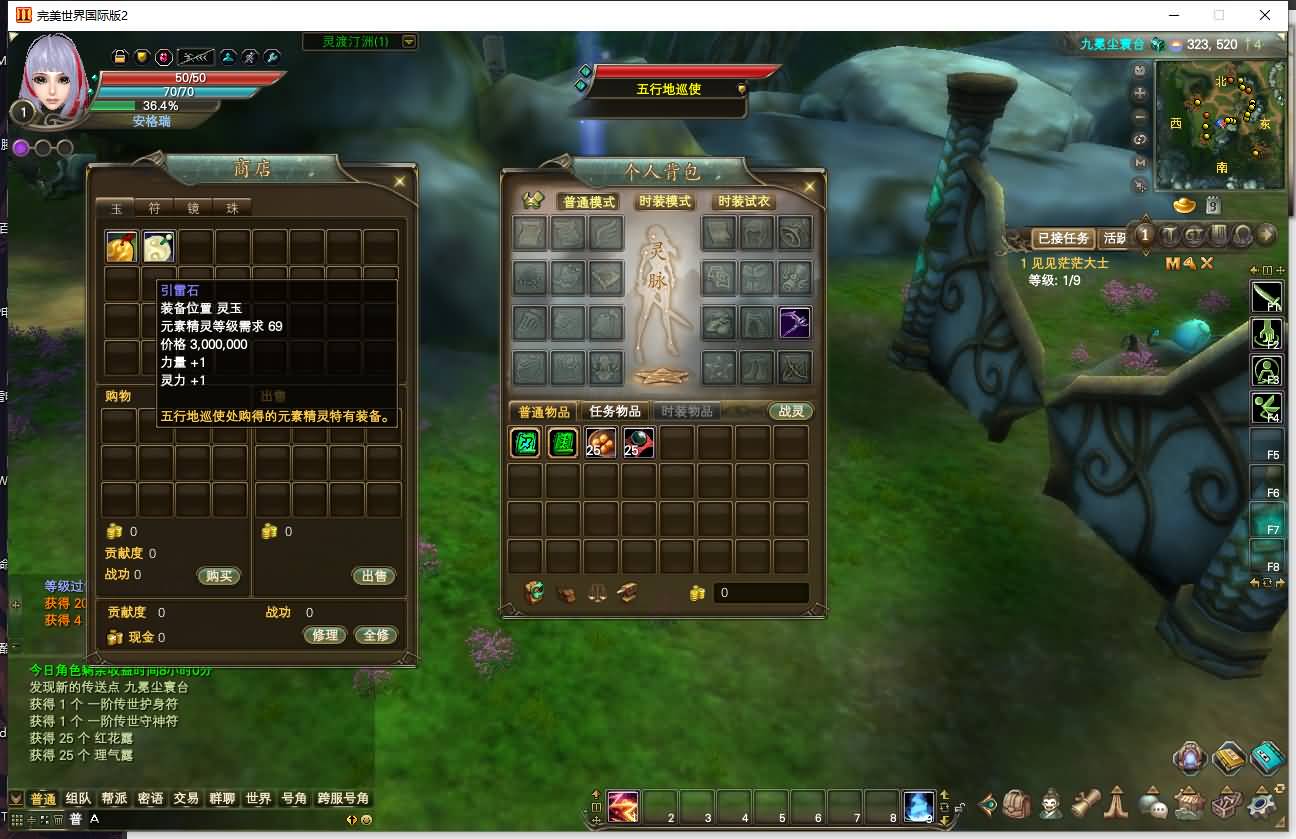The height and width of the screenshot is (839, 1296).
Task: Switch to 时装模式 fashion mode
Action: tap(665, 202)
